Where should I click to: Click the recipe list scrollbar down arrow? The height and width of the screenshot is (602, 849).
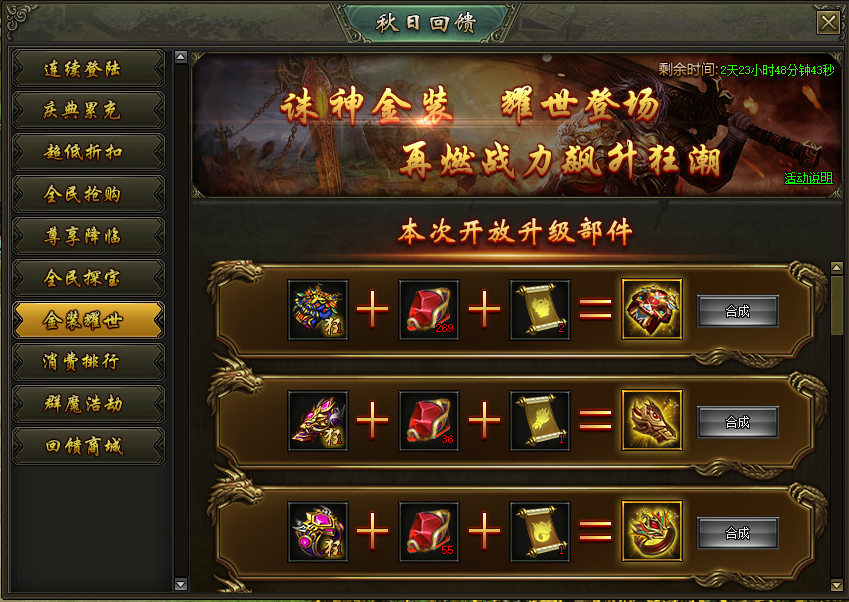click(x=837, y=583)
